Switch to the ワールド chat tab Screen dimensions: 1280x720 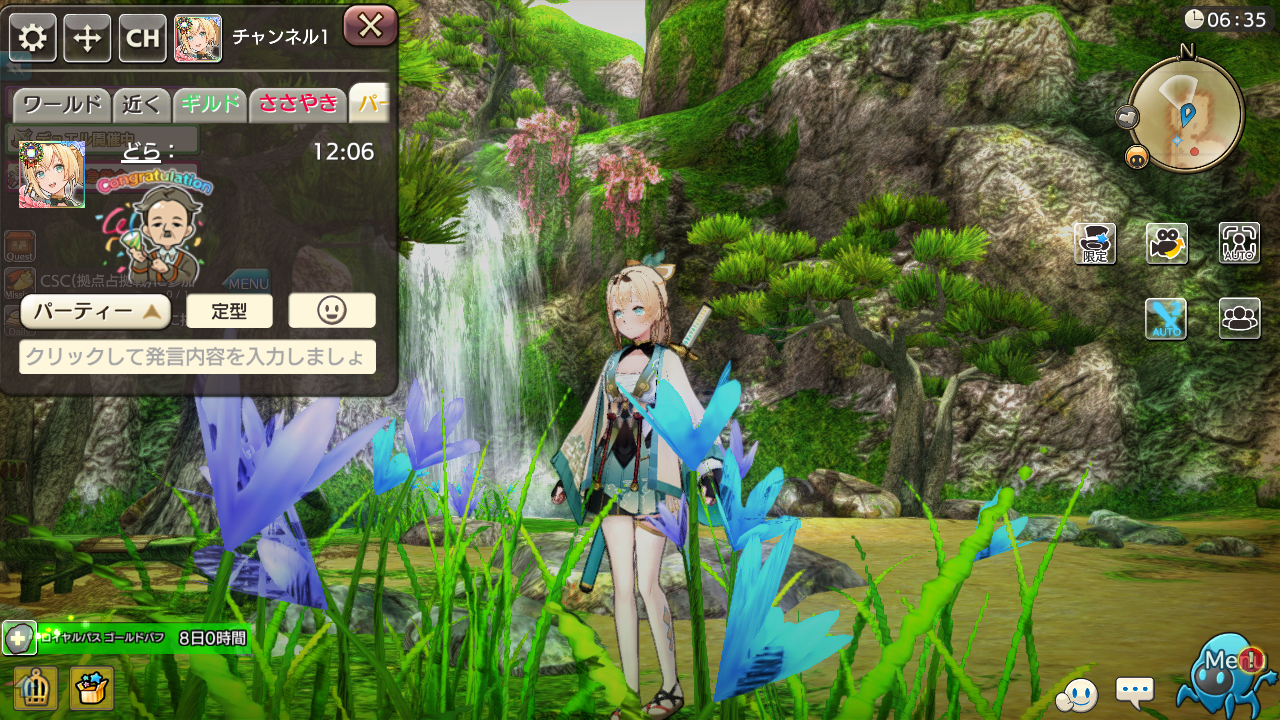(x=62, y=104)
